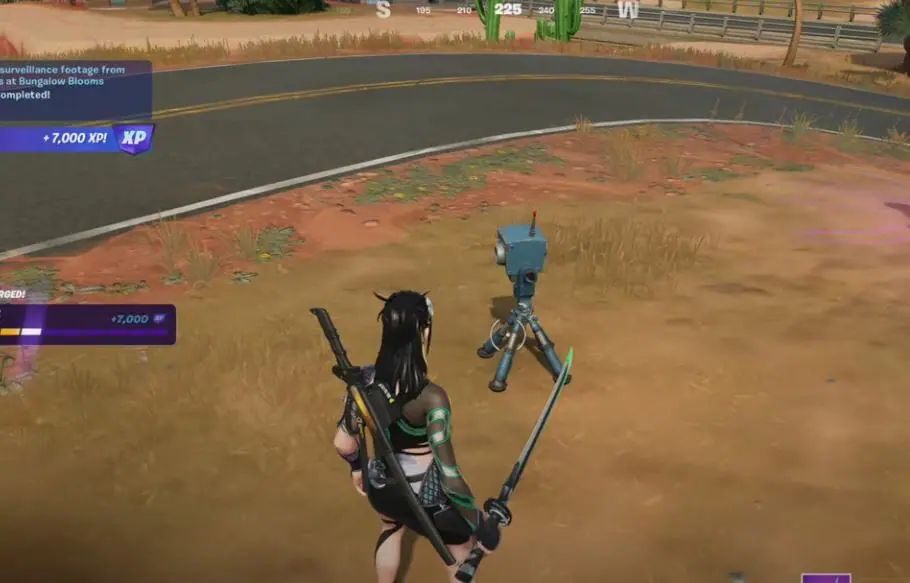Viewport: 910px width, 583px height.
Task: Click the compass heading strip
Action: [x=507, y=10]
